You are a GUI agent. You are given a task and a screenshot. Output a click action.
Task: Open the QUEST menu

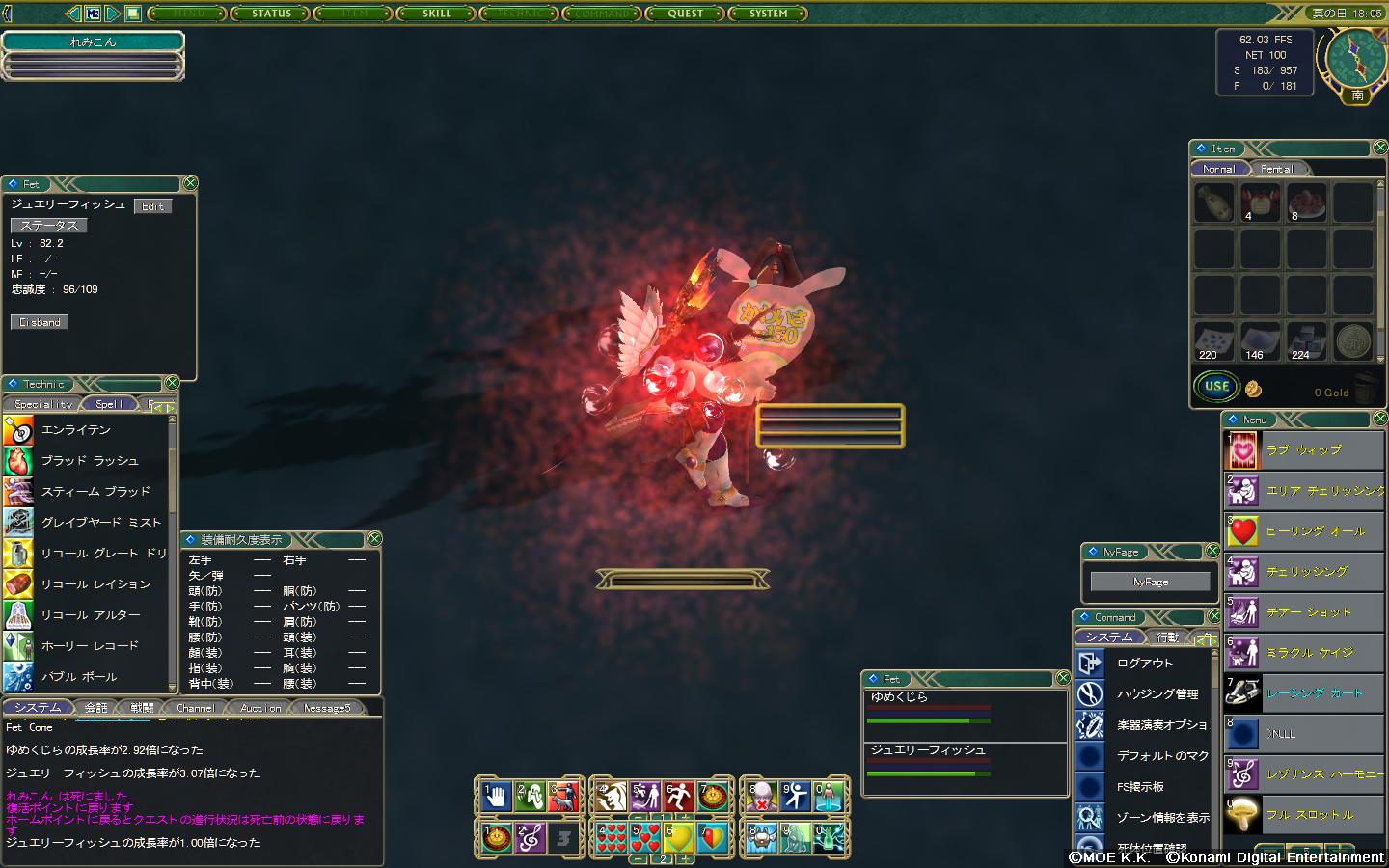686,14
